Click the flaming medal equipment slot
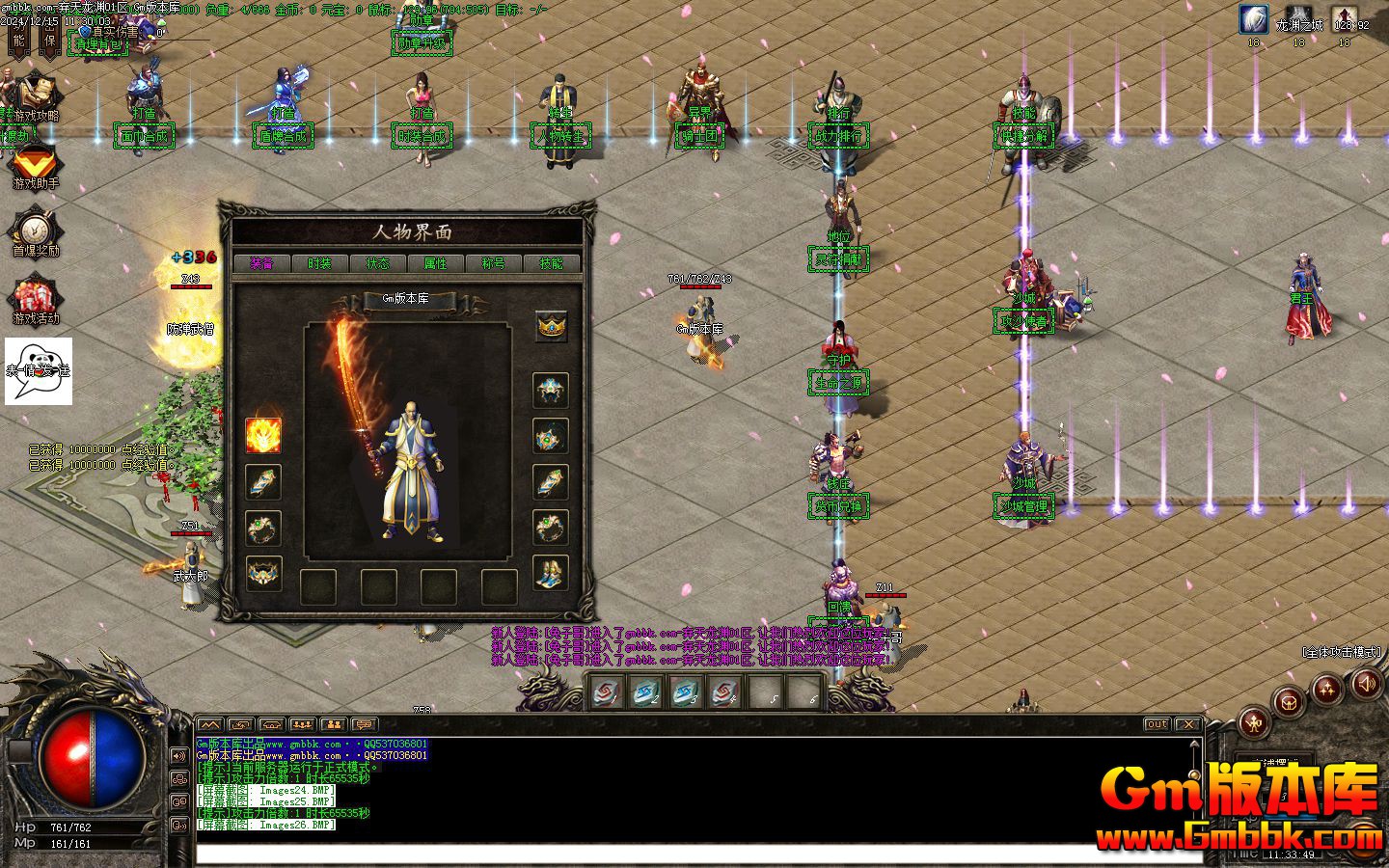 pyautogui.click(x=263, y=435)
